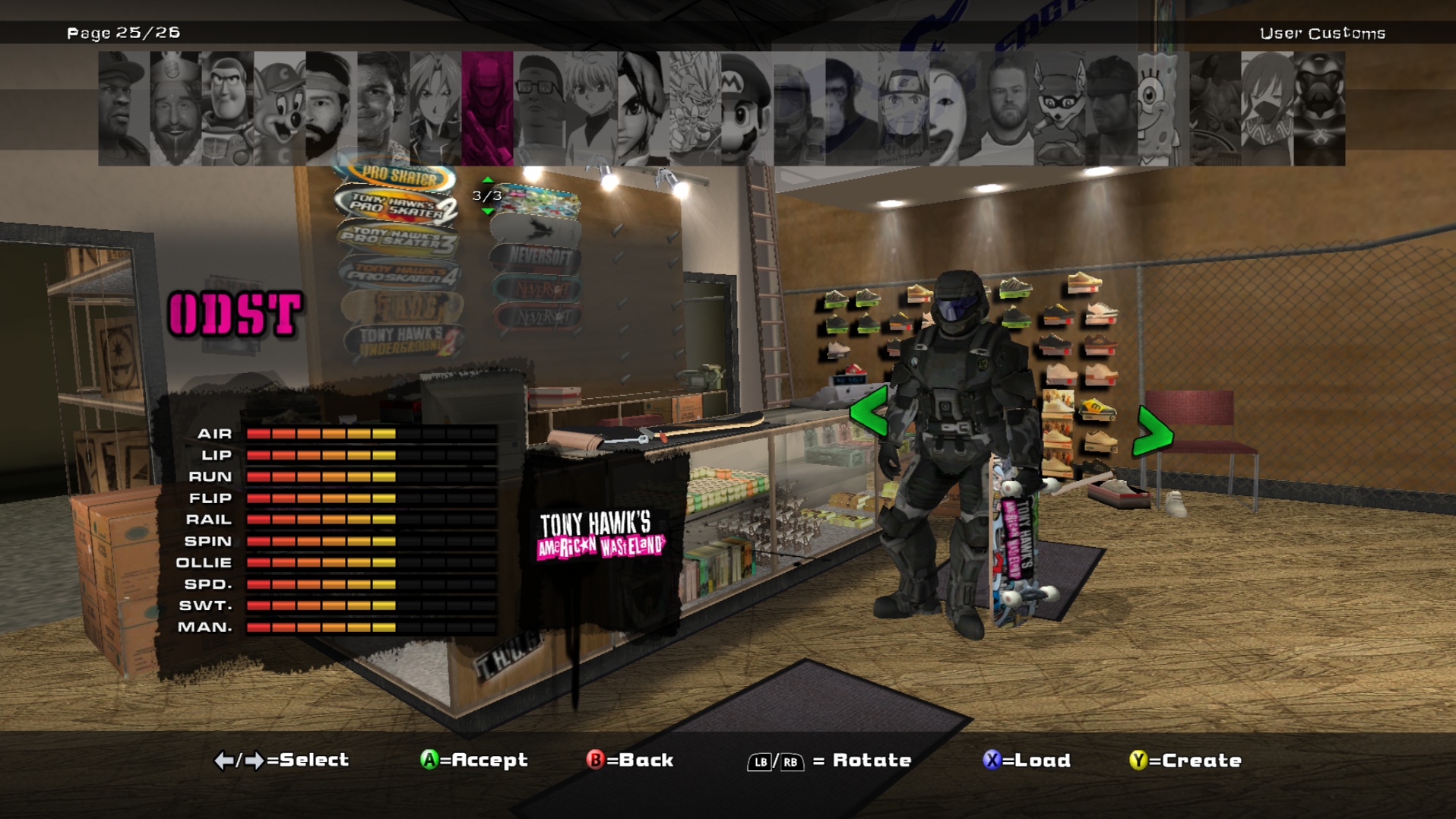
Task: Select the Ronald McDonald clown portrait
Action: [954, 108]
